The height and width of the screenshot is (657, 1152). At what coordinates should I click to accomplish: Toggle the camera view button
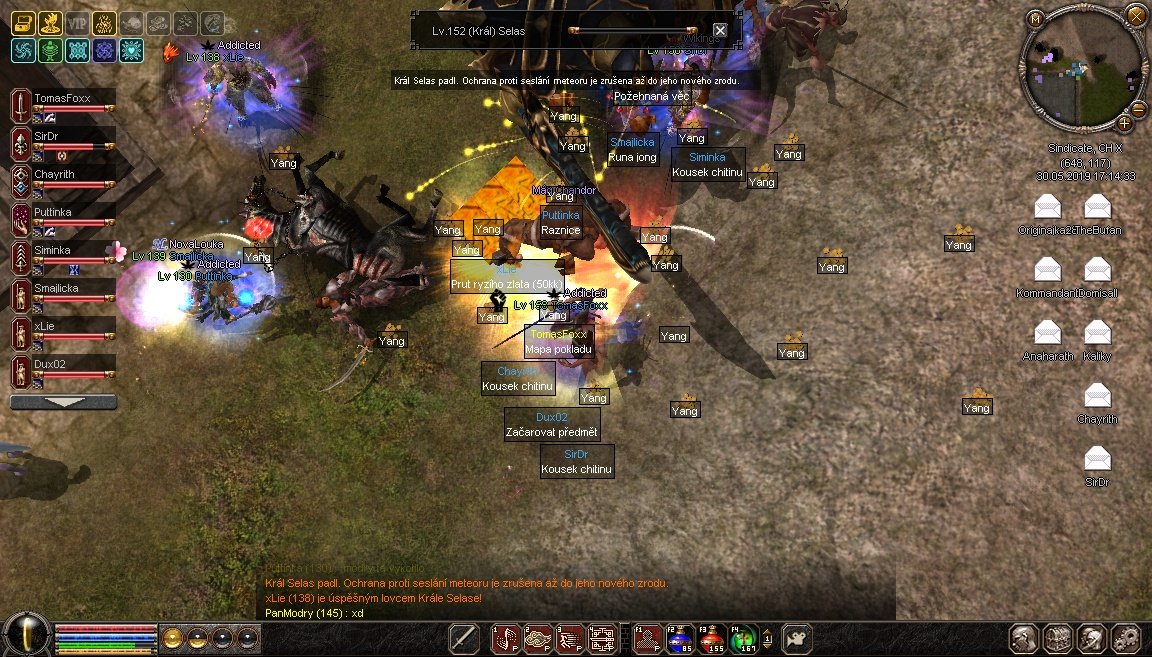(x=797, y=637)
